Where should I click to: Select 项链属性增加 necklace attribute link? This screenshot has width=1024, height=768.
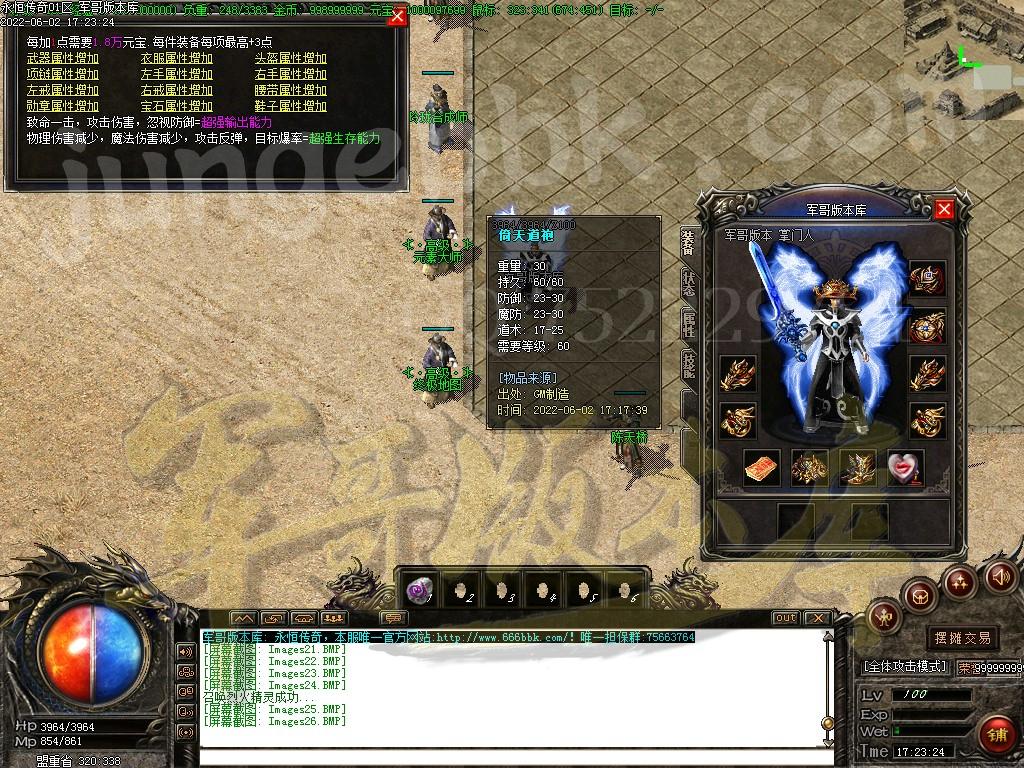tap(63, 74)
